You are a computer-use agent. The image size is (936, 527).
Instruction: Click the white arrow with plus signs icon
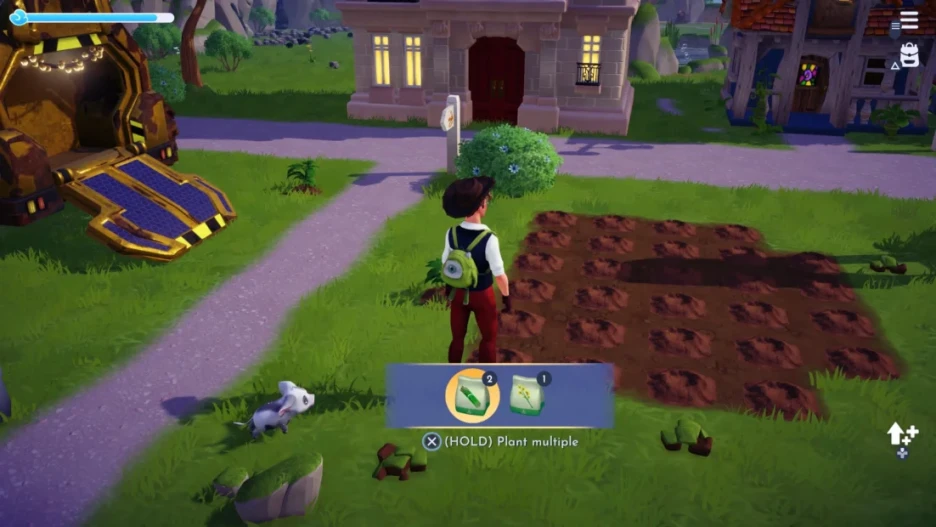pos(901,435)
